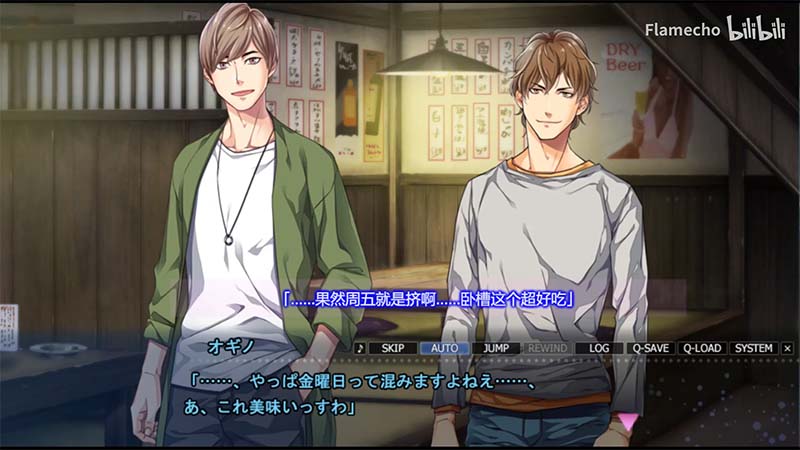Toggle AUTO text advance mode
The image size is (800, 450).
tap(444, 348)
